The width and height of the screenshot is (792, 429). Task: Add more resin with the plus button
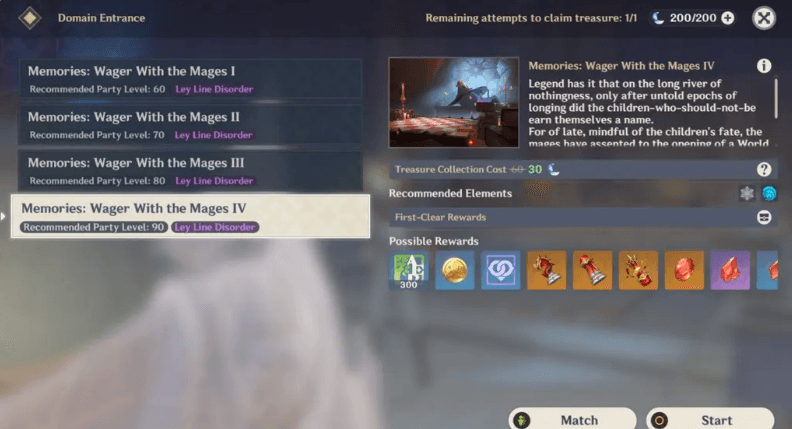point(727,18)
